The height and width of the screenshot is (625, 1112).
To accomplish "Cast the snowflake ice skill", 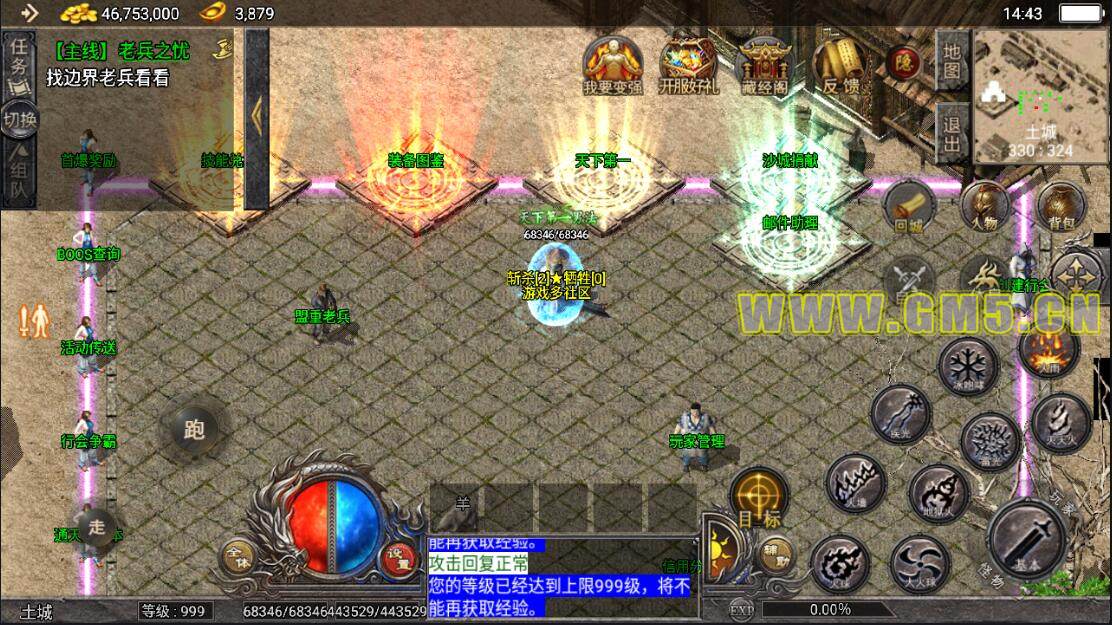I will (x=968, y=364).
